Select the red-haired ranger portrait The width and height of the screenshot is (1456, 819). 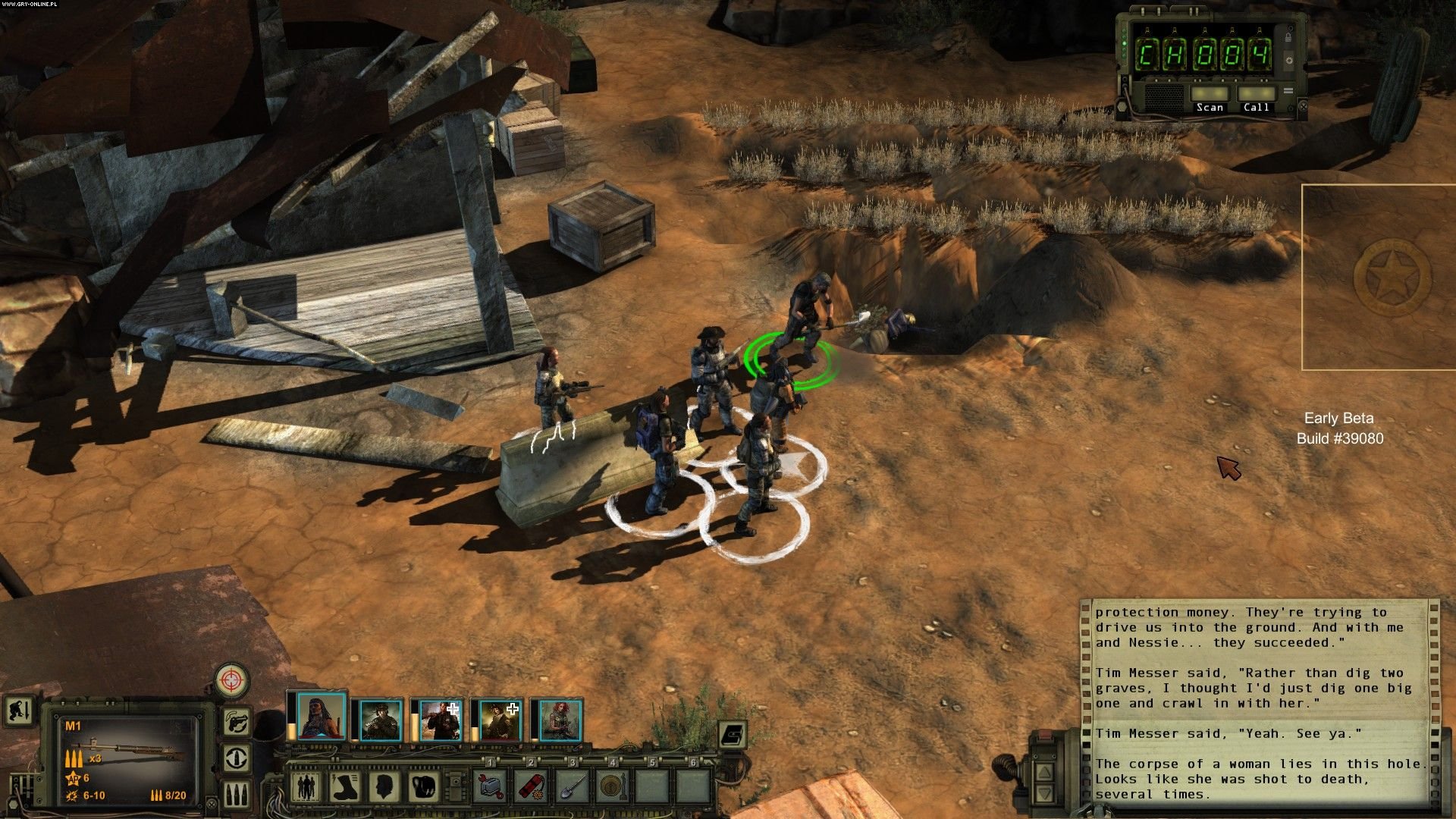click(x=561, y=720)
